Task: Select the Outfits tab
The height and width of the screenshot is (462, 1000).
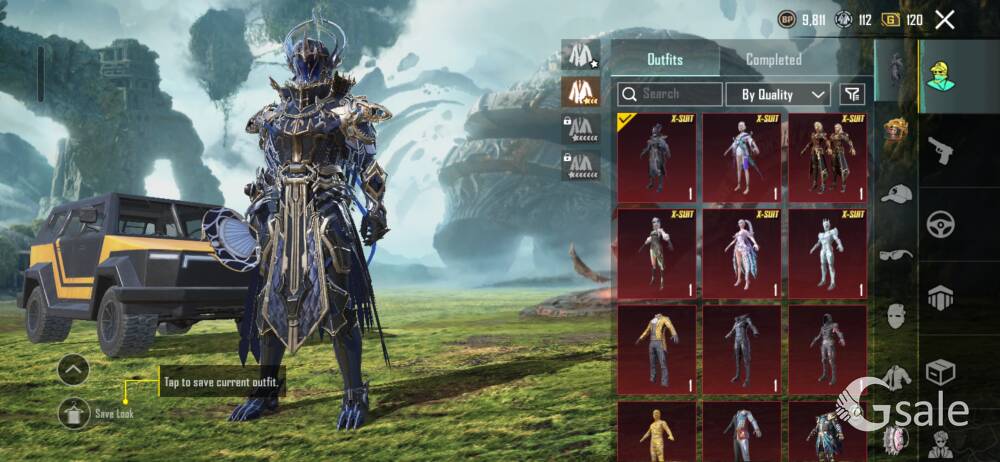Action: (665, 60)
